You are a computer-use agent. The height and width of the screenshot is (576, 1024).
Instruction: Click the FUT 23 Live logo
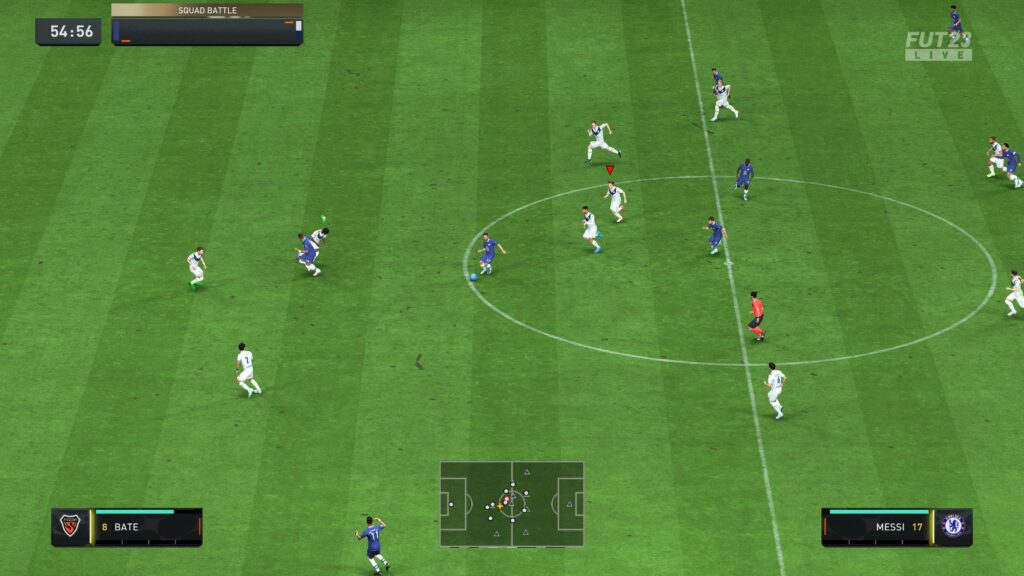tap(938, 46)
